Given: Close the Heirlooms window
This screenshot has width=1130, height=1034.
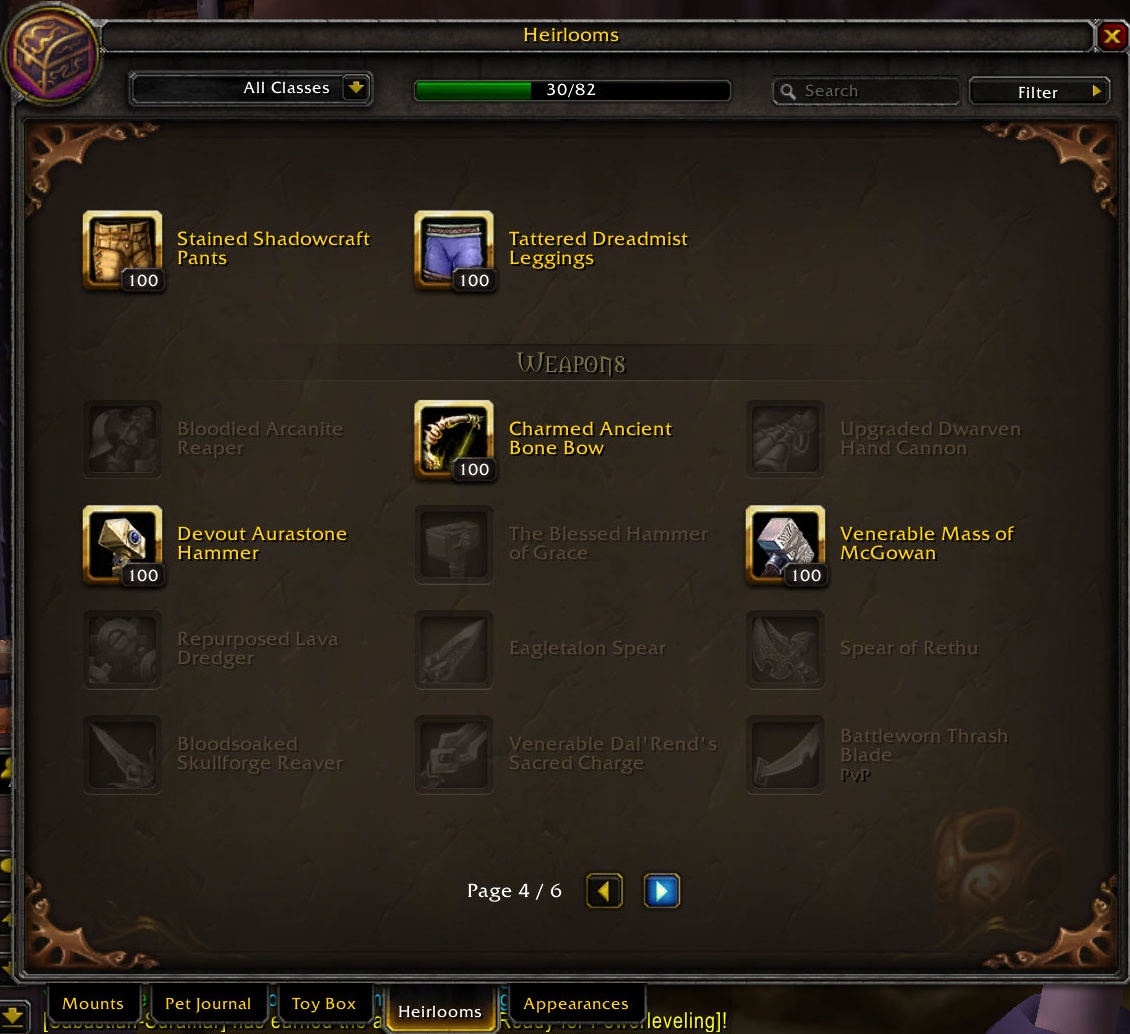Looking at the screenshot, I should (x=1111, y=37).
